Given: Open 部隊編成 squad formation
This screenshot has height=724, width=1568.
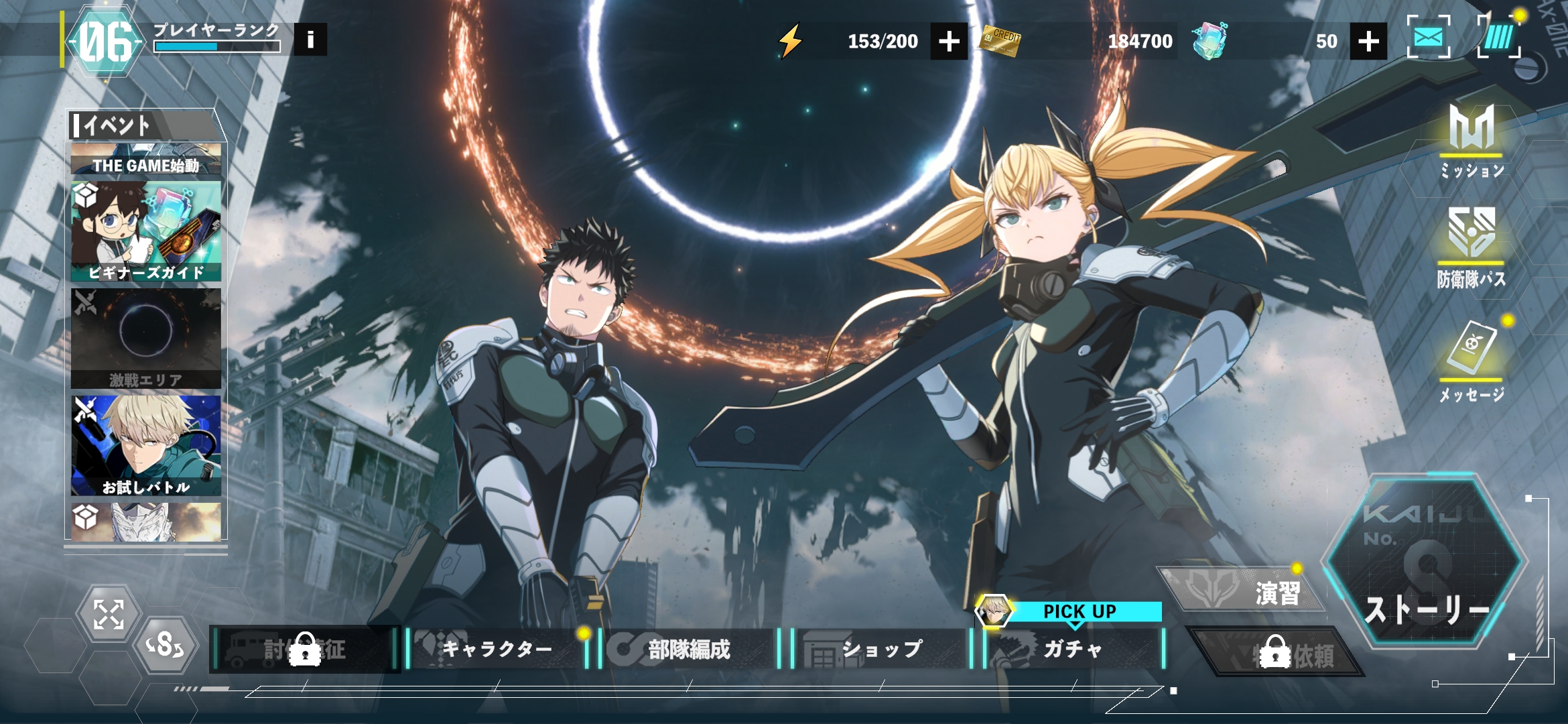Looking at the screenshot, I should click(690, 648).
